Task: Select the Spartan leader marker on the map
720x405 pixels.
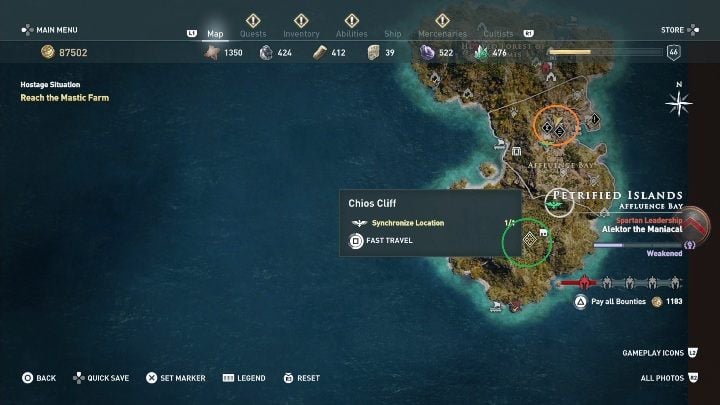Action: pyautogui.click(x=556, y=204)
